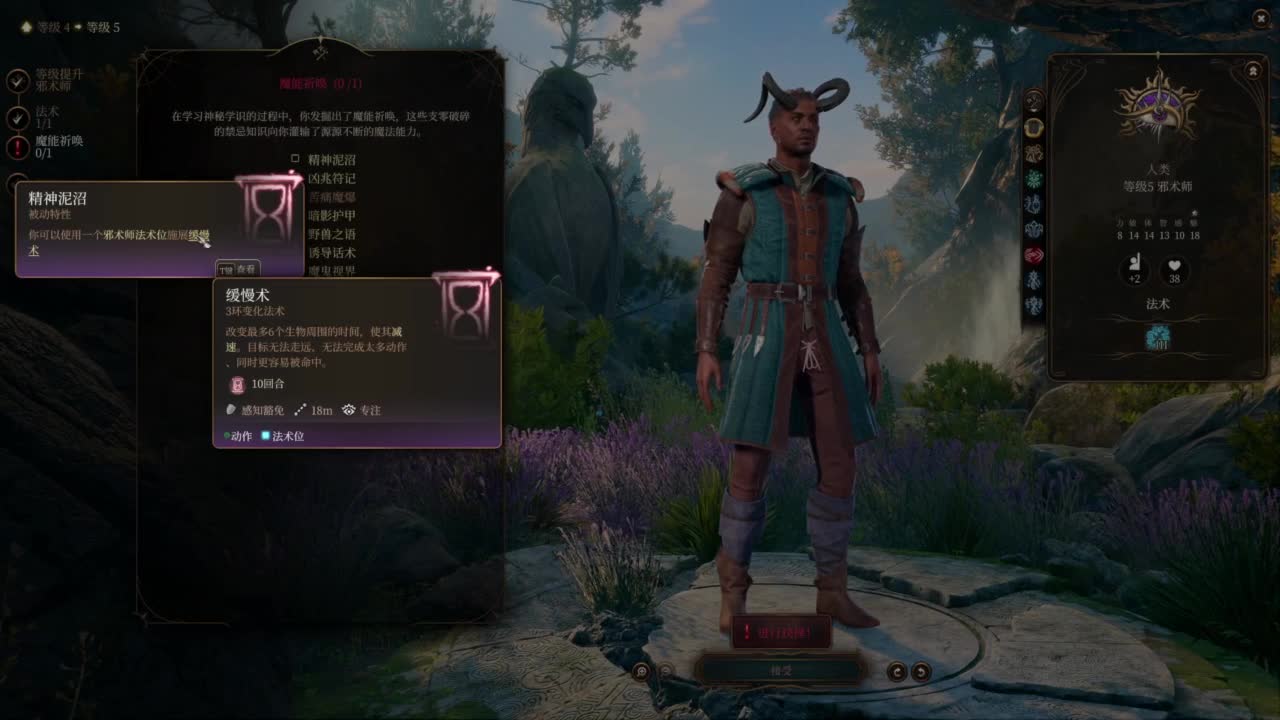Image resolution: width=1280 pixels, height=720 pixels.
Task: Rotate the character clockwise
Action: pyautogui.click(x=921, y=672)
